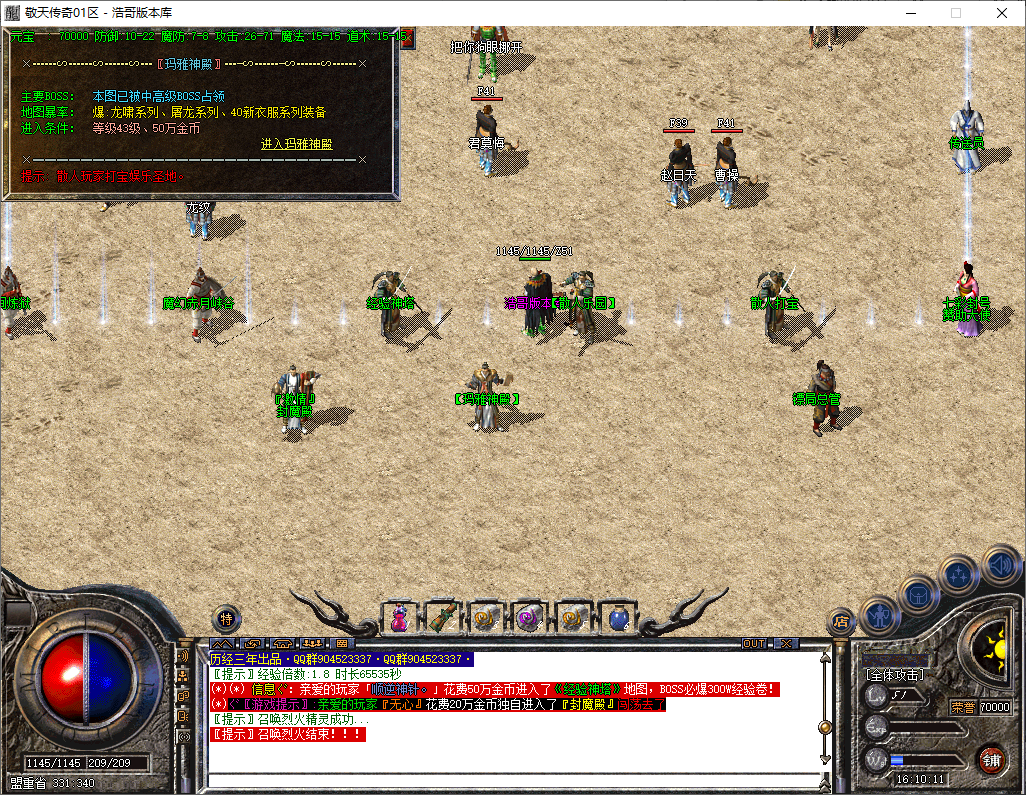This screenshot has height=795, width=1026.
Task: Open the 店 shop button
Action: click(841, 622)
